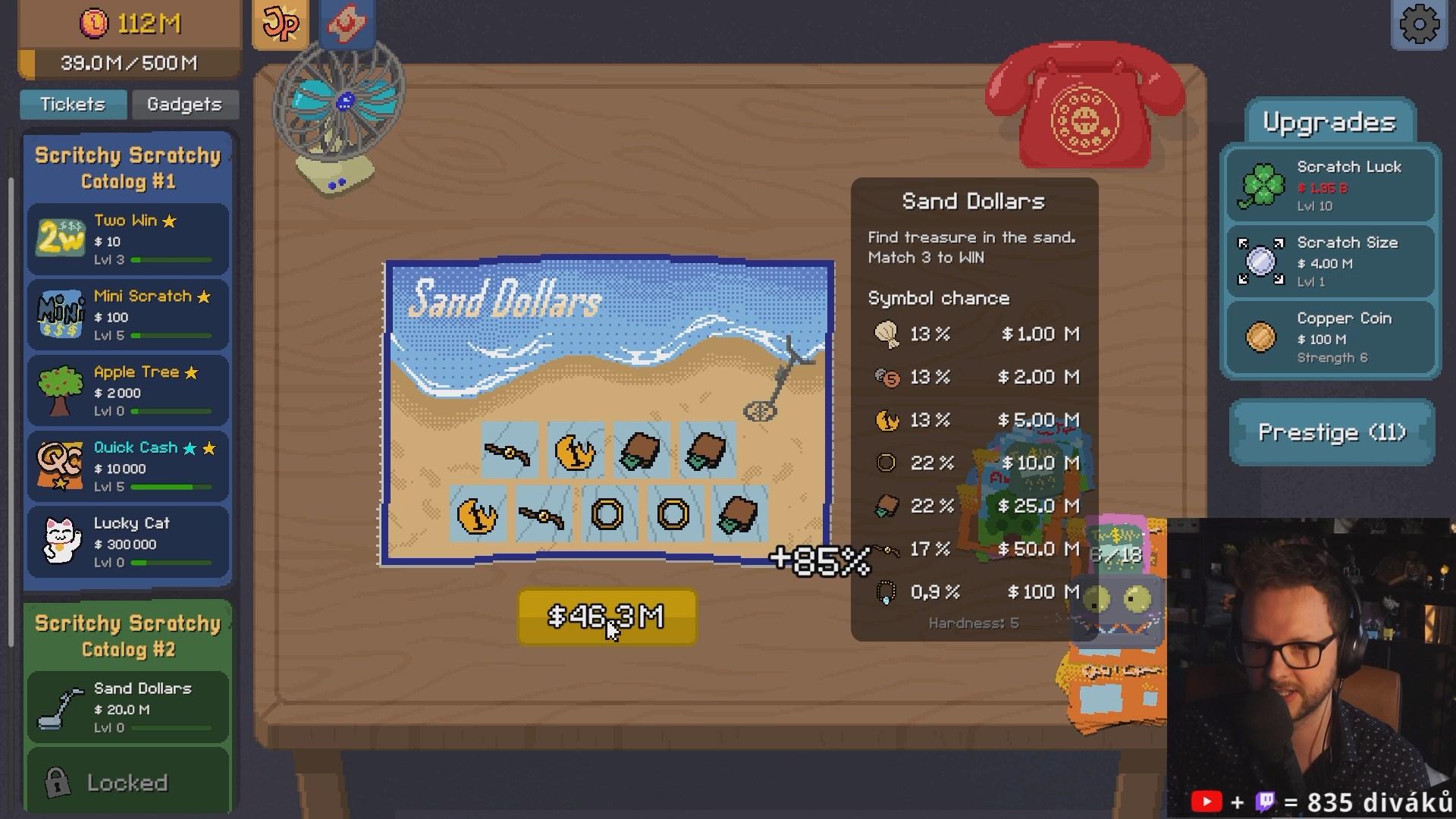Upgrade Scratch Luck
1456x819 pixels.
pyautogui.click(x=1331, y=185)
